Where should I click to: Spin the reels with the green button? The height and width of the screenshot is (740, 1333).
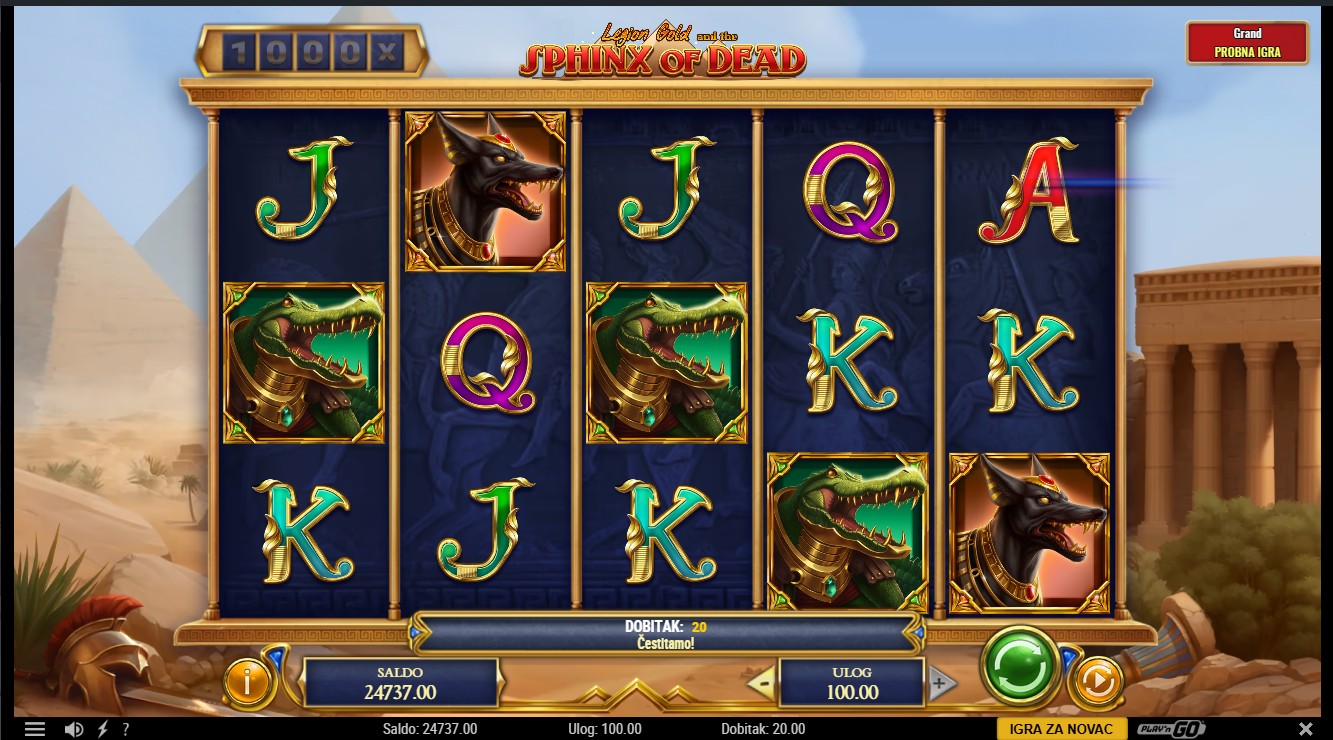coord(1019,664)
